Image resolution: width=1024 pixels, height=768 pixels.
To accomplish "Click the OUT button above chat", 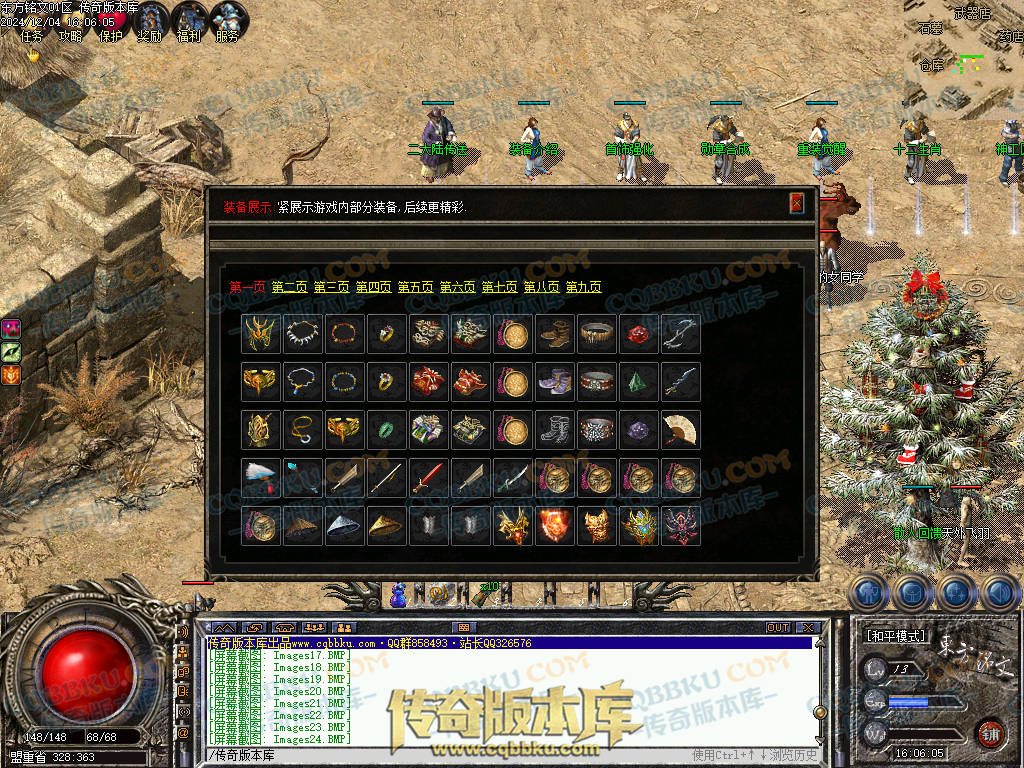I will pos(778,628).
